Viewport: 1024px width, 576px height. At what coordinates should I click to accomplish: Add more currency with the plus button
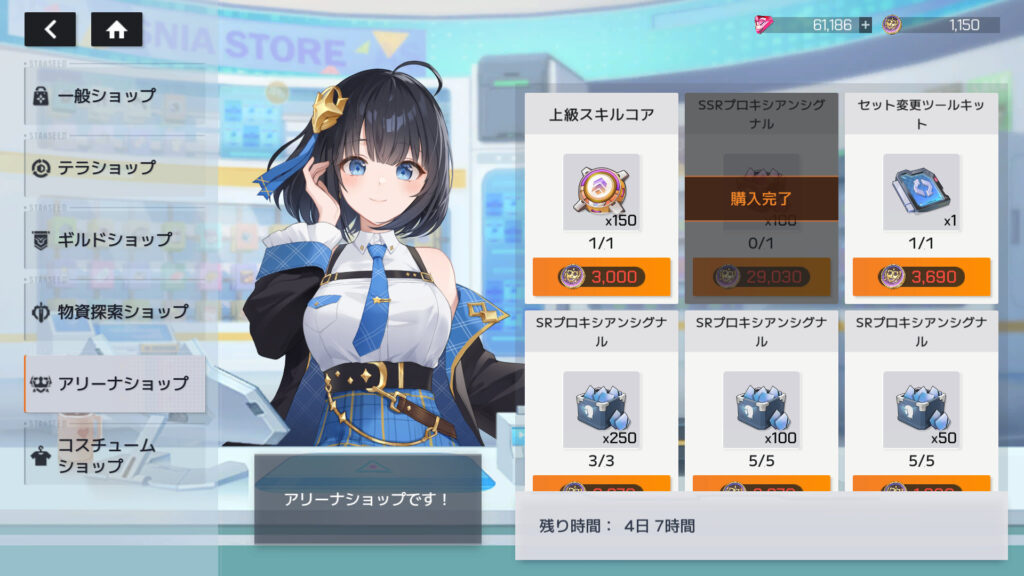(865, 25)
